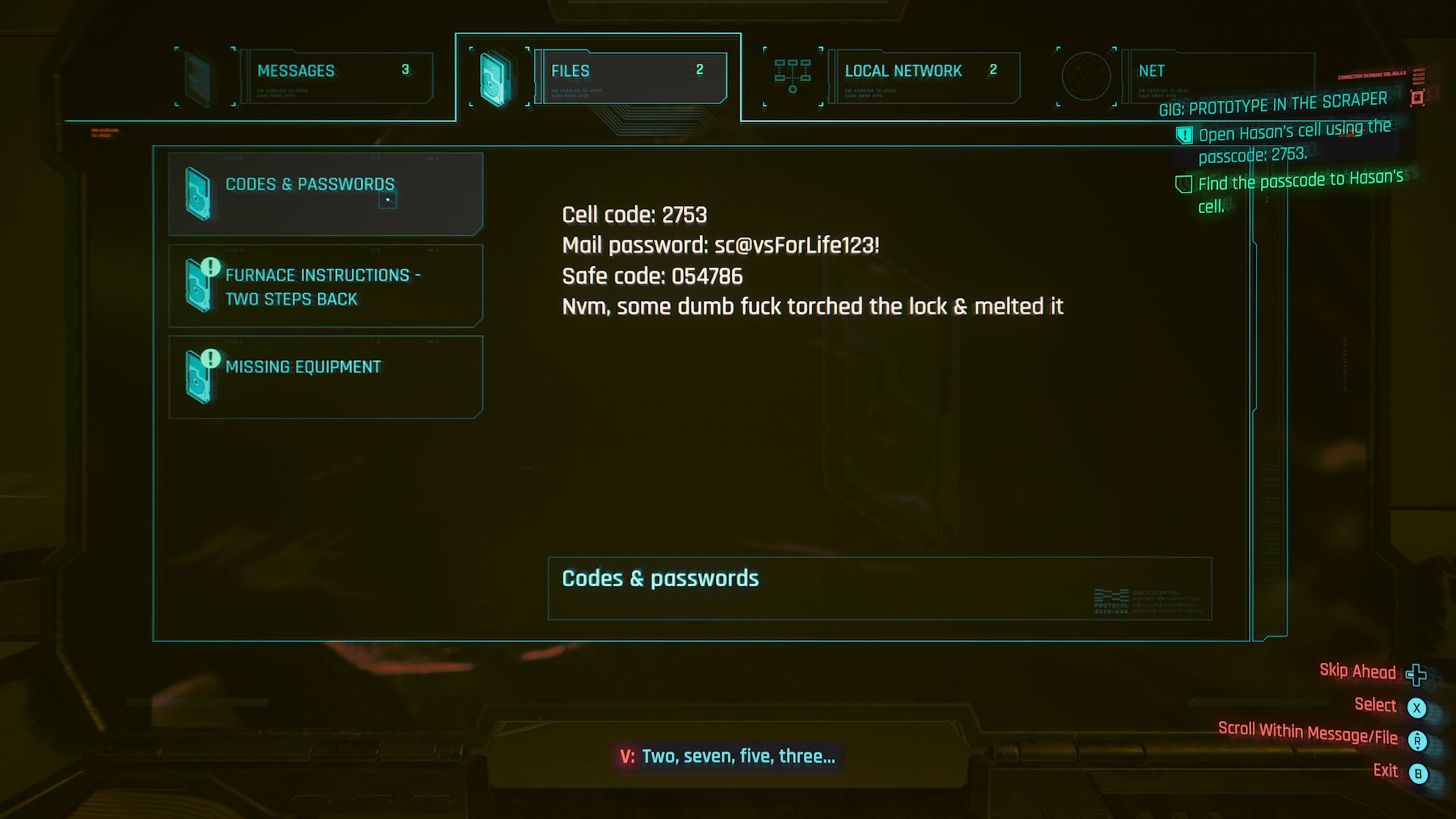This screenshot has width=1456, height=819.
Task: Click the globe icon on the Net tab
Action: [x=1087, y=76]
